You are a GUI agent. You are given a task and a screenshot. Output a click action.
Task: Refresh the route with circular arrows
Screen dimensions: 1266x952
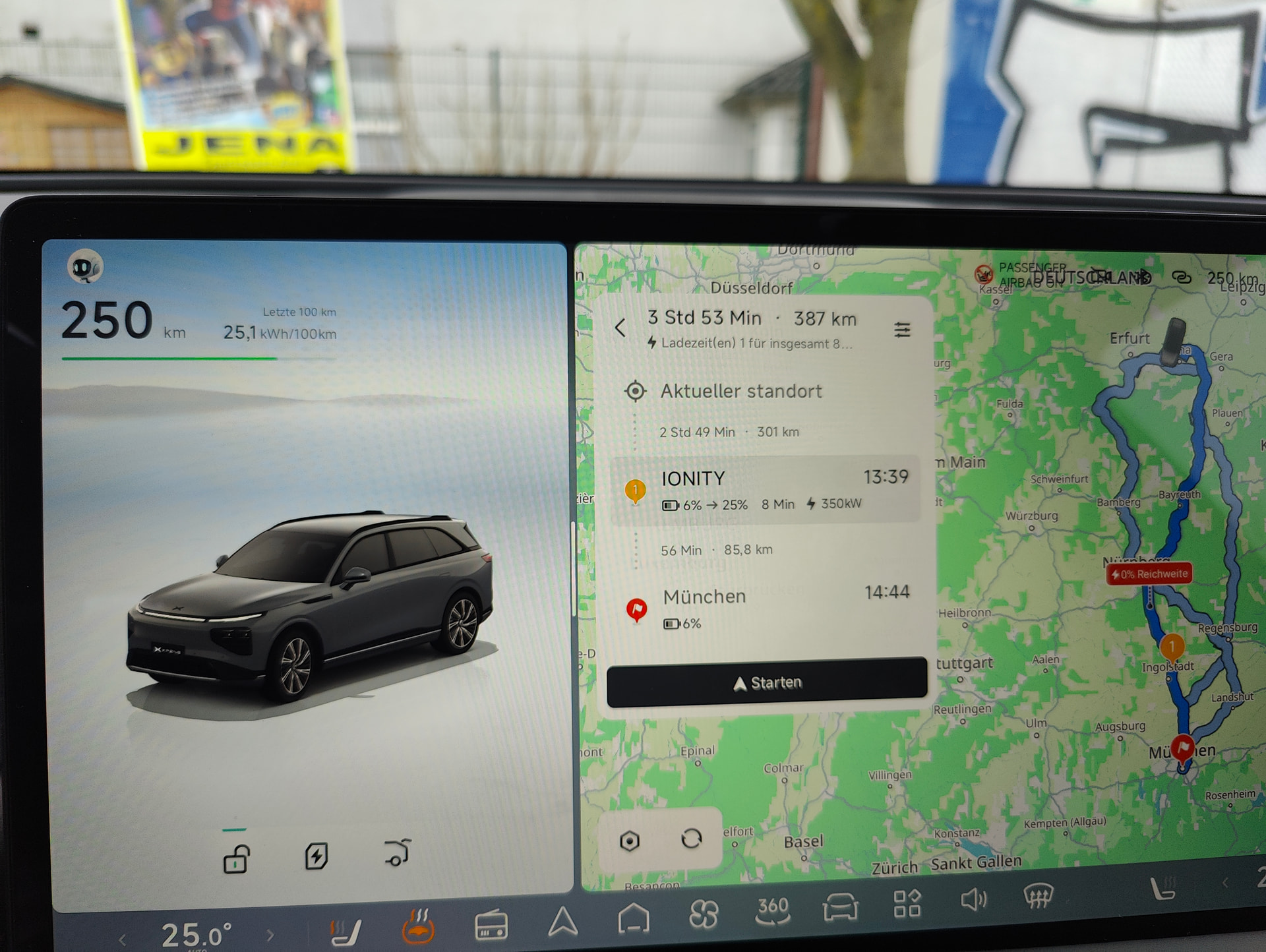[x=691, y=839]
